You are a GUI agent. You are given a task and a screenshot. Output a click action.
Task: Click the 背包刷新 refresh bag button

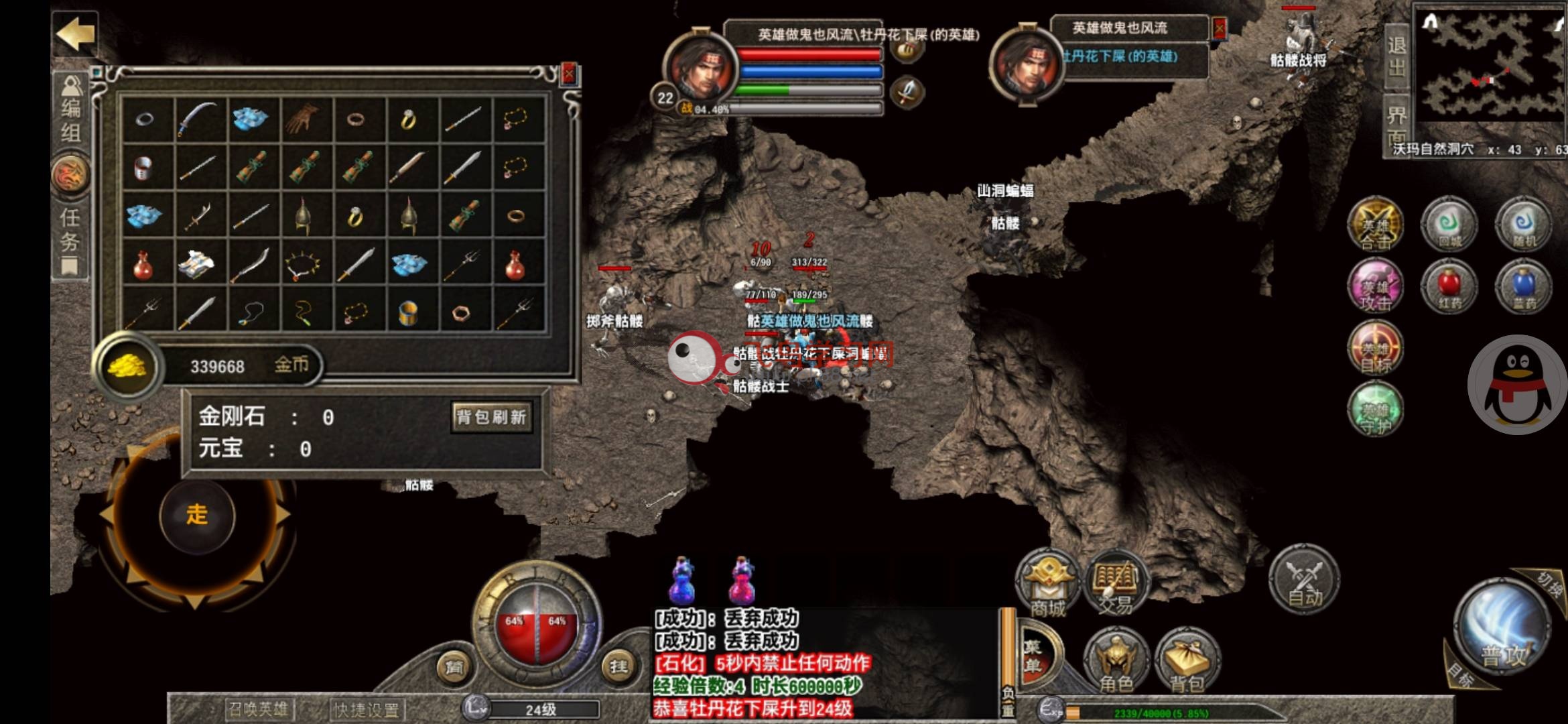(x=492, y=418)
